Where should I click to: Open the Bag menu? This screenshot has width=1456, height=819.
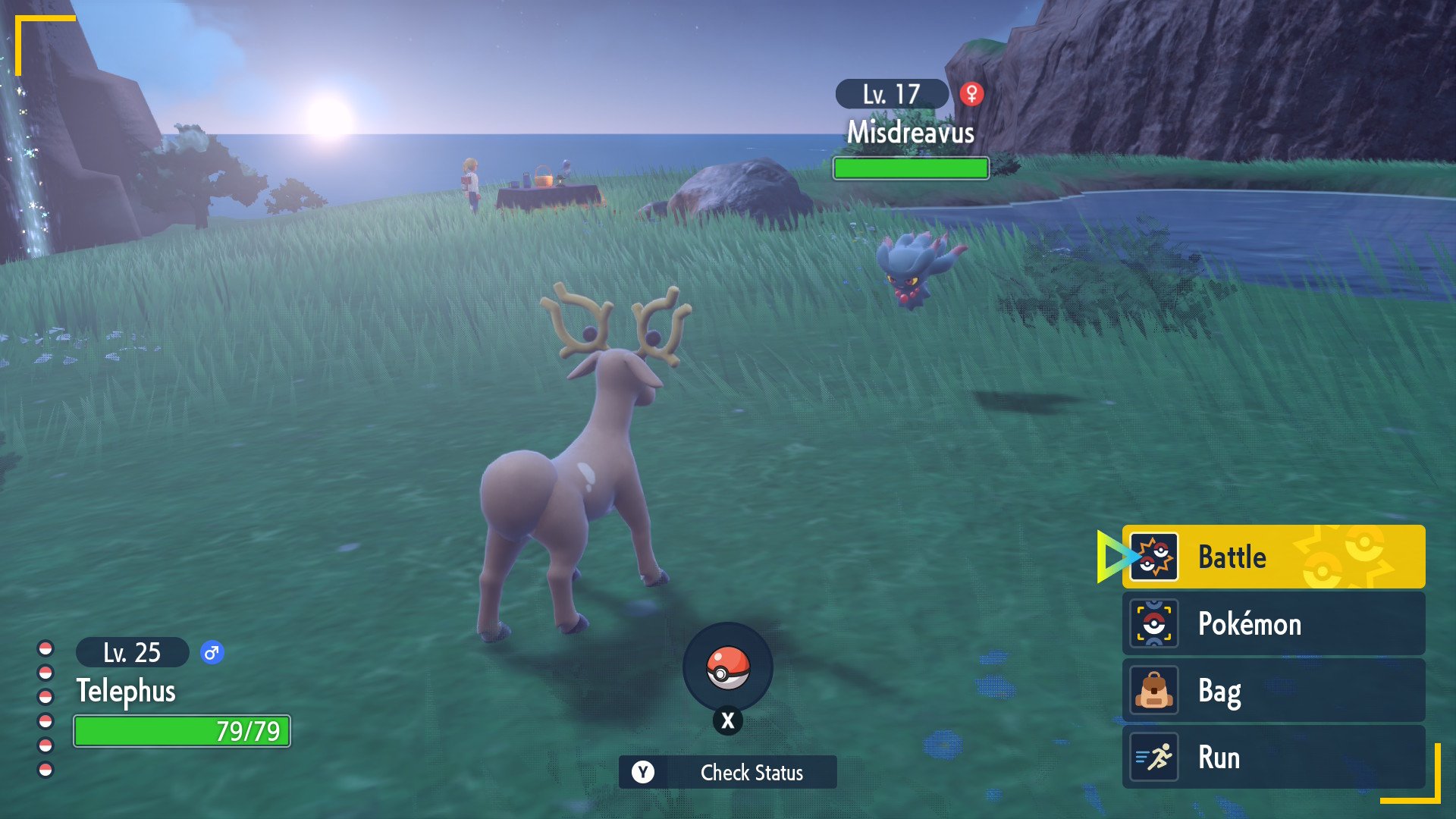click(x=1272, y=690)
